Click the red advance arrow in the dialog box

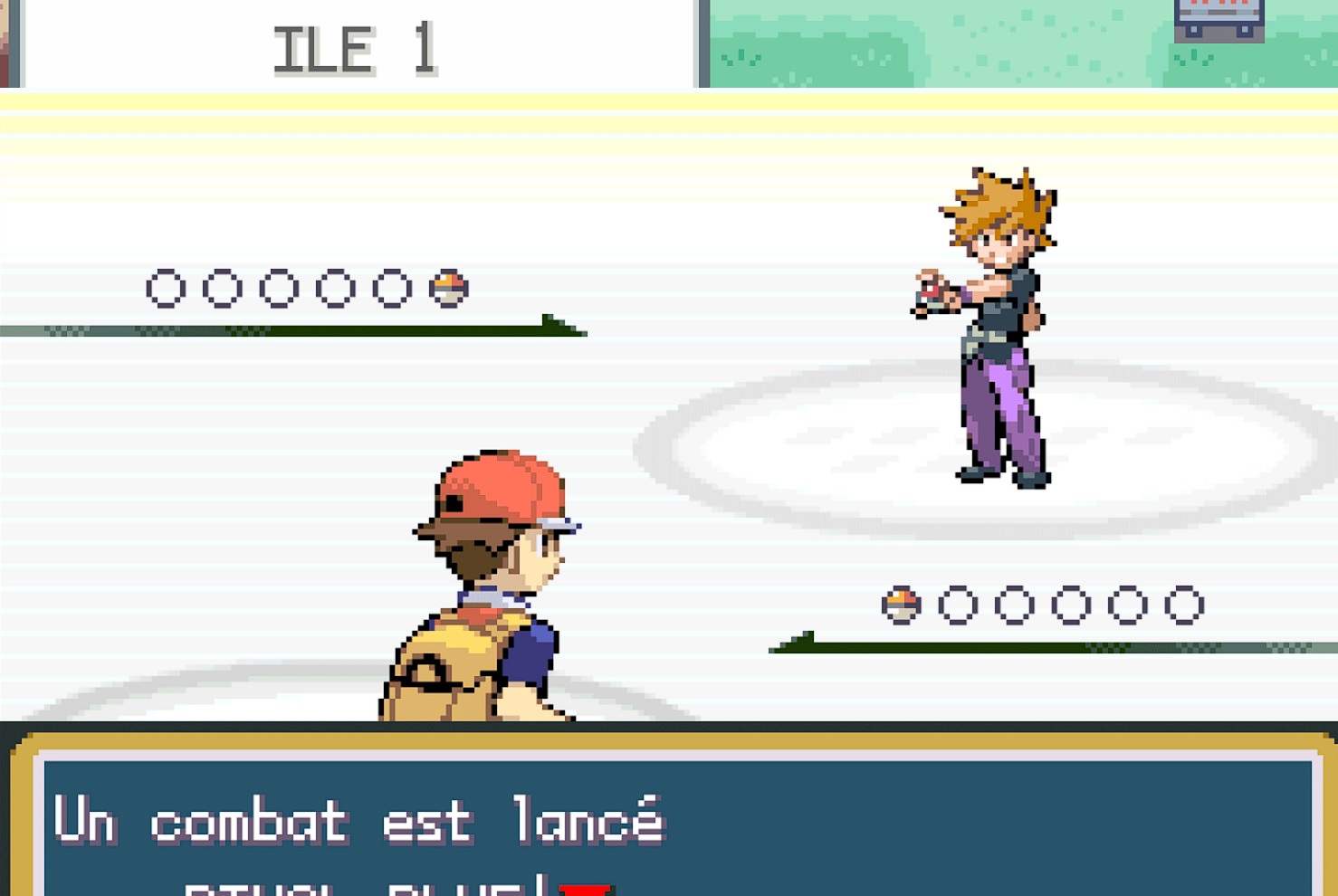pos(587,889)
